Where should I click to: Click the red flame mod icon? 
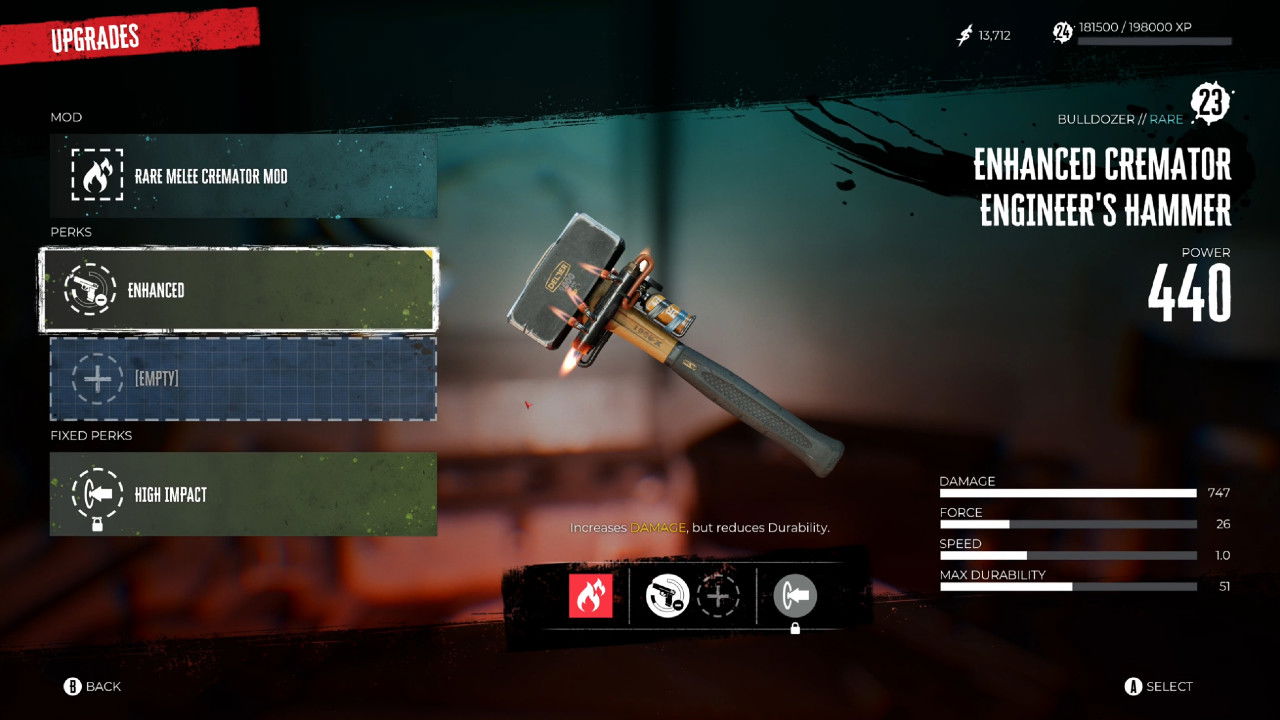590,597
